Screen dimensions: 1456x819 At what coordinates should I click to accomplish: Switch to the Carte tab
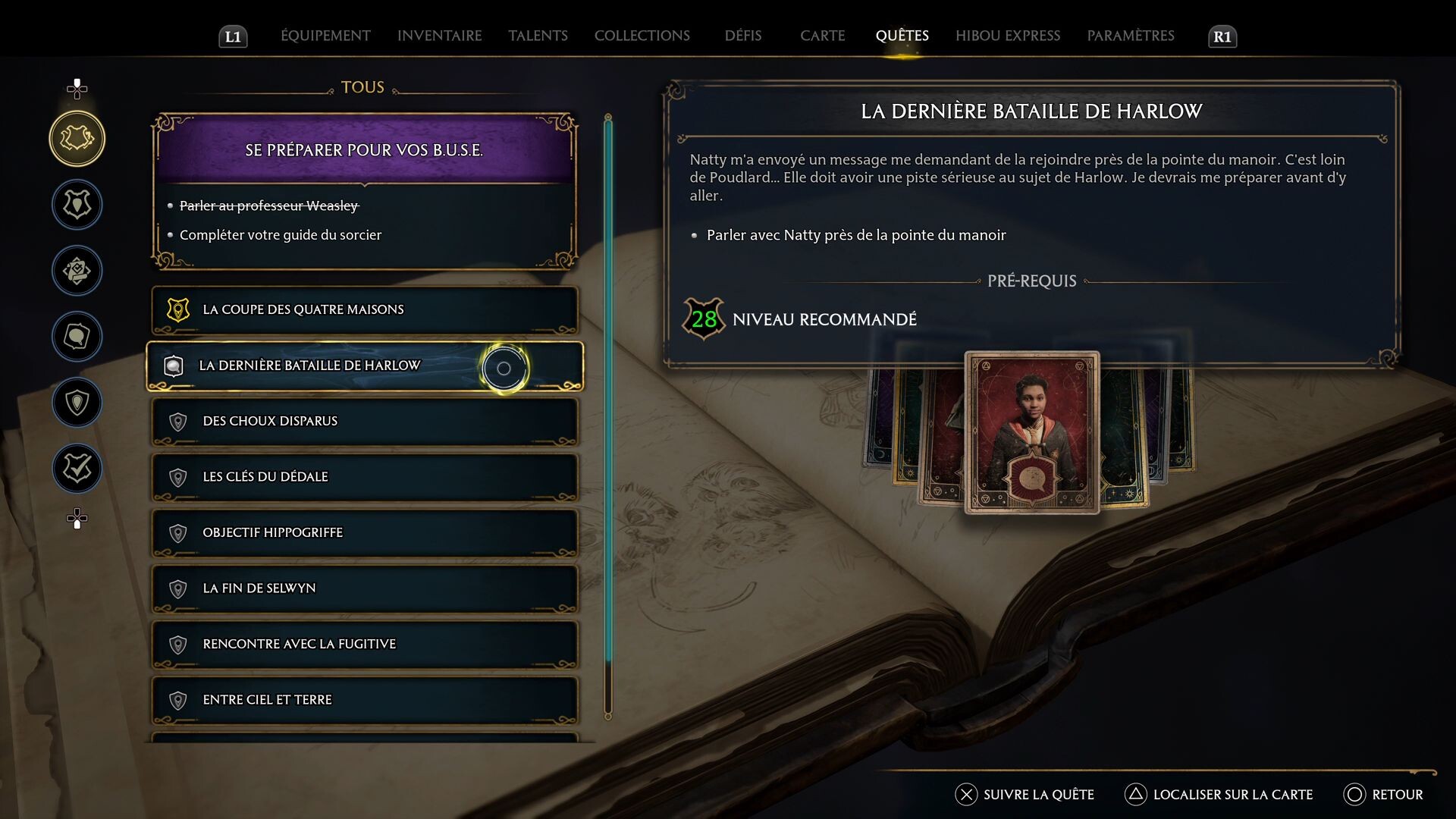822,36
